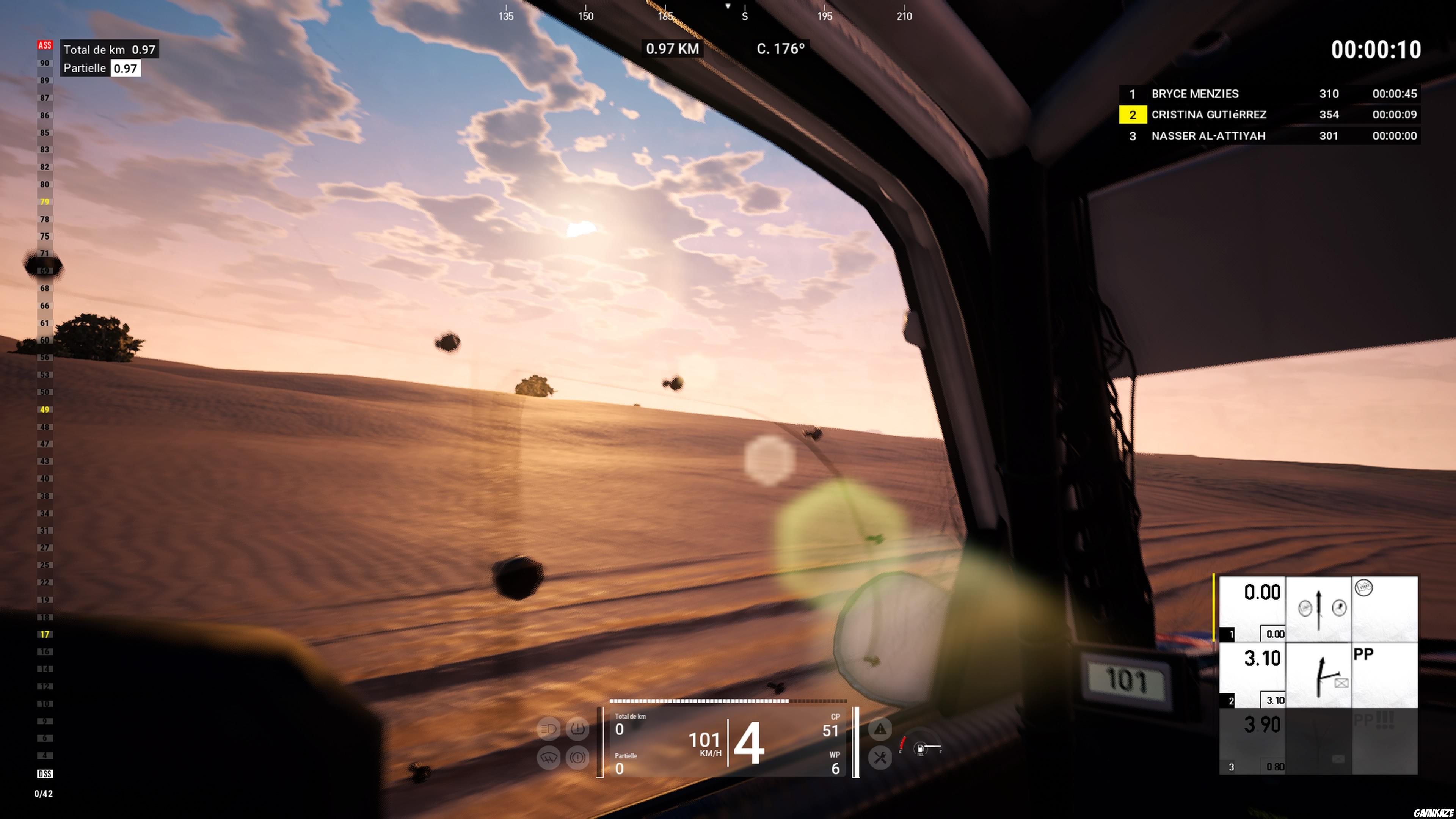Select the wrench and screwdriver repair icon

[x=880, y=758]
